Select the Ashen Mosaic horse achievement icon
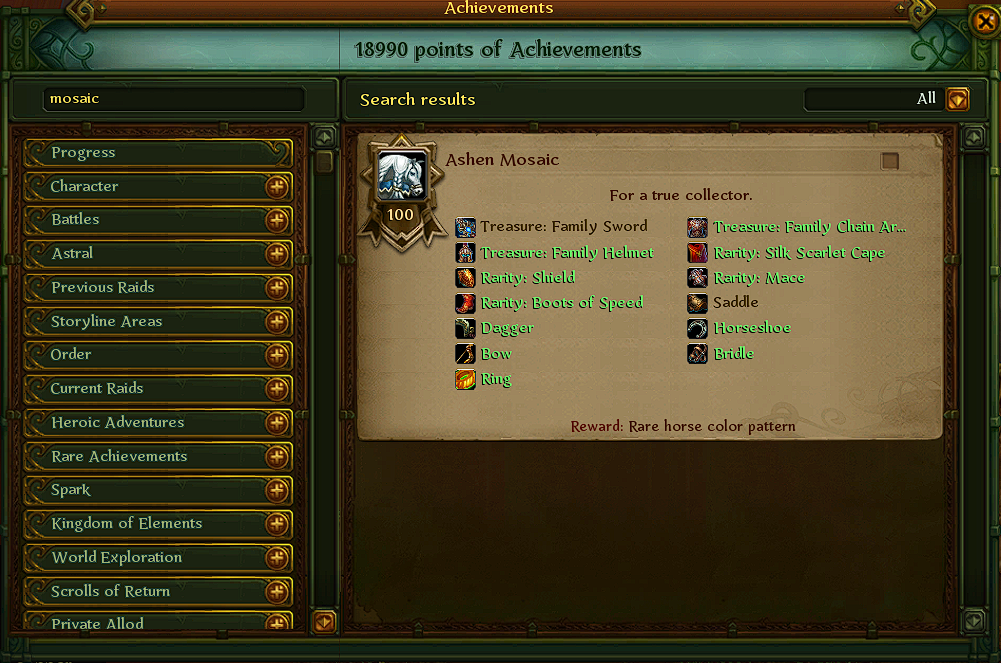The height and width of the screenshot is (663, 1001). (x=400, y=178)
